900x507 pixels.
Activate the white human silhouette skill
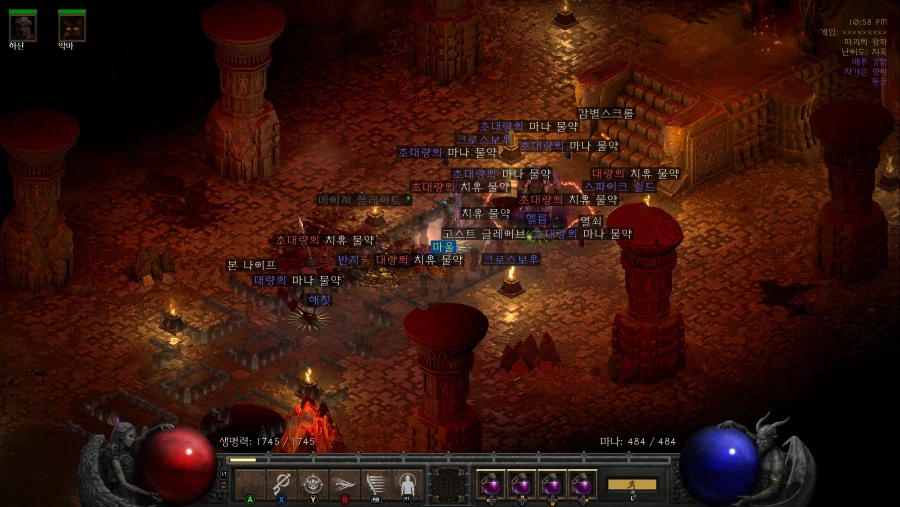click(407, 485)
